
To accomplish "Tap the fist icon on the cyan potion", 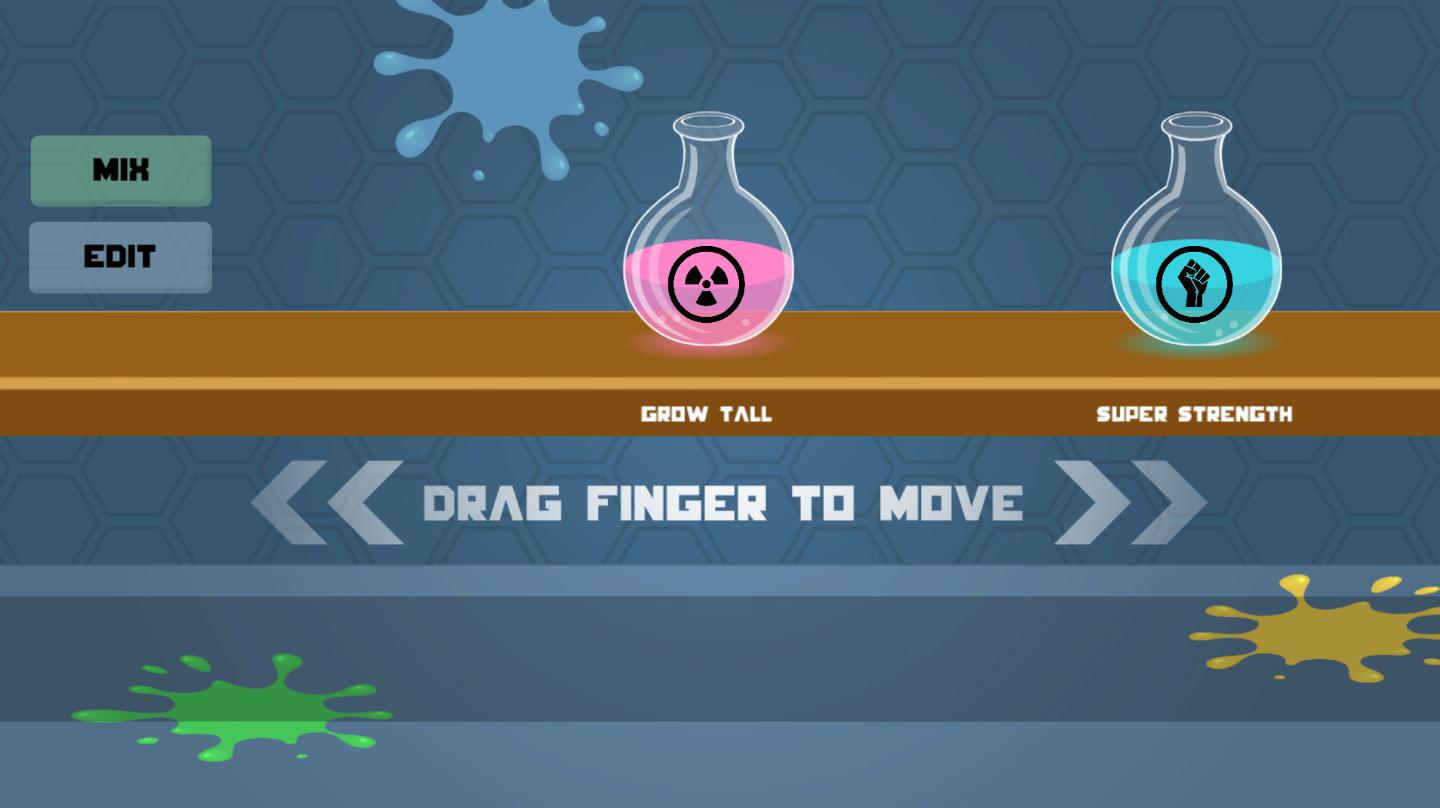I will pos(1196,283).
